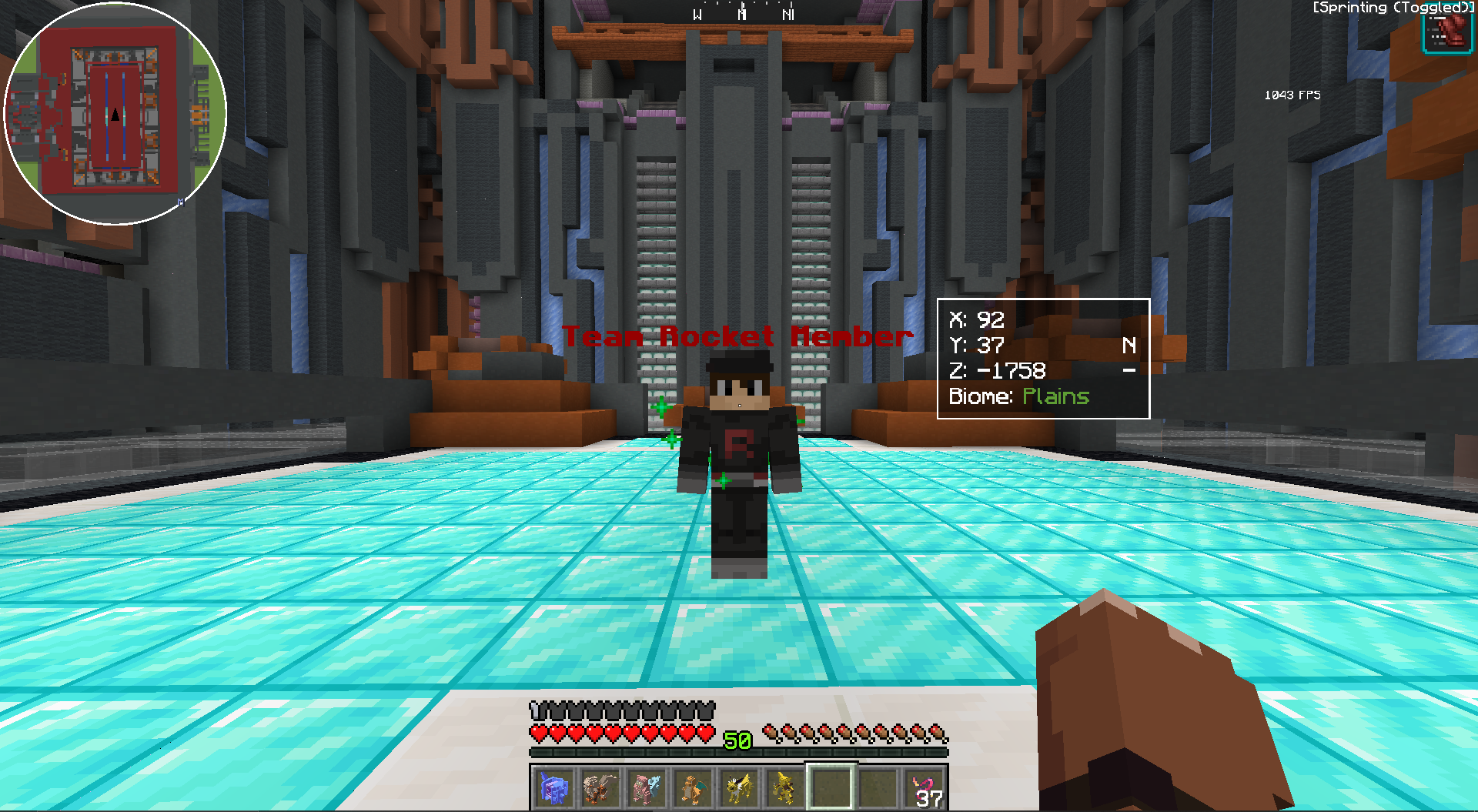Pick the brown furry creature hotbar slot
Viewport: 1478px width, 812px height.
point(600,788)
